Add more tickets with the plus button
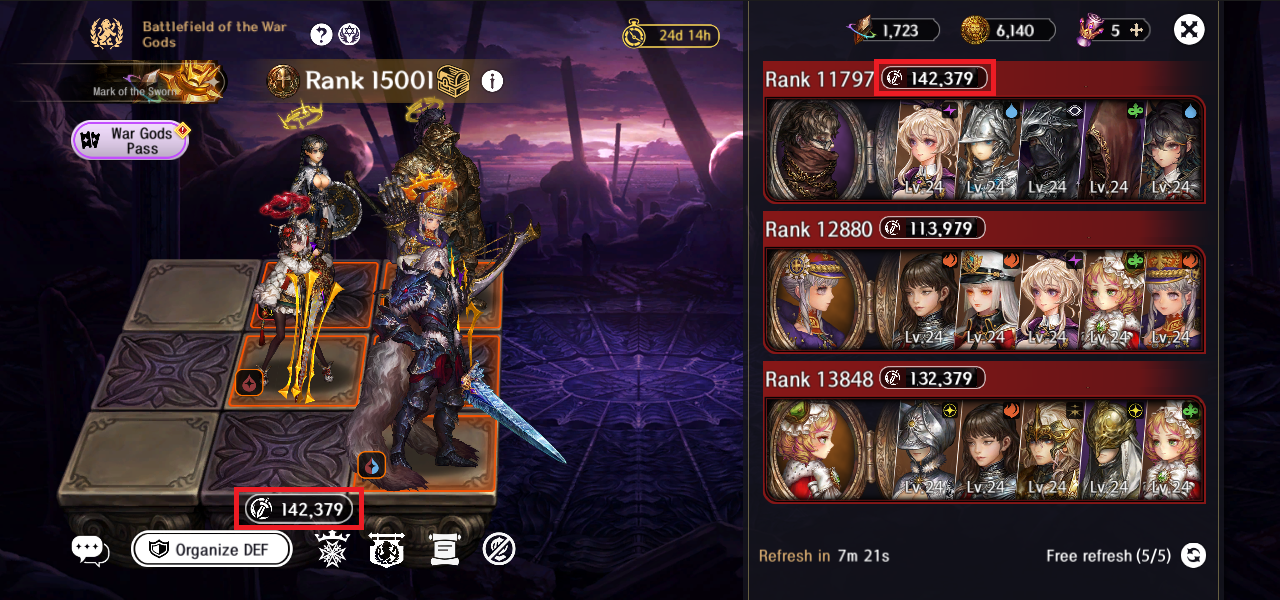Image resolution: width=1280 pixels, height=600 pixels. [1136, 30]
